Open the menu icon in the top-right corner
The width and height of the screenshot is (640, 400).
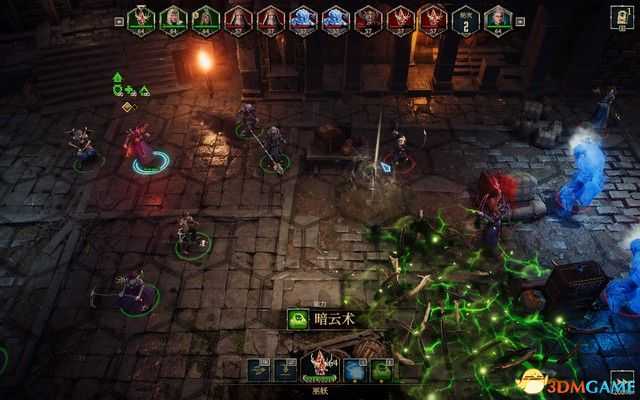622,15
